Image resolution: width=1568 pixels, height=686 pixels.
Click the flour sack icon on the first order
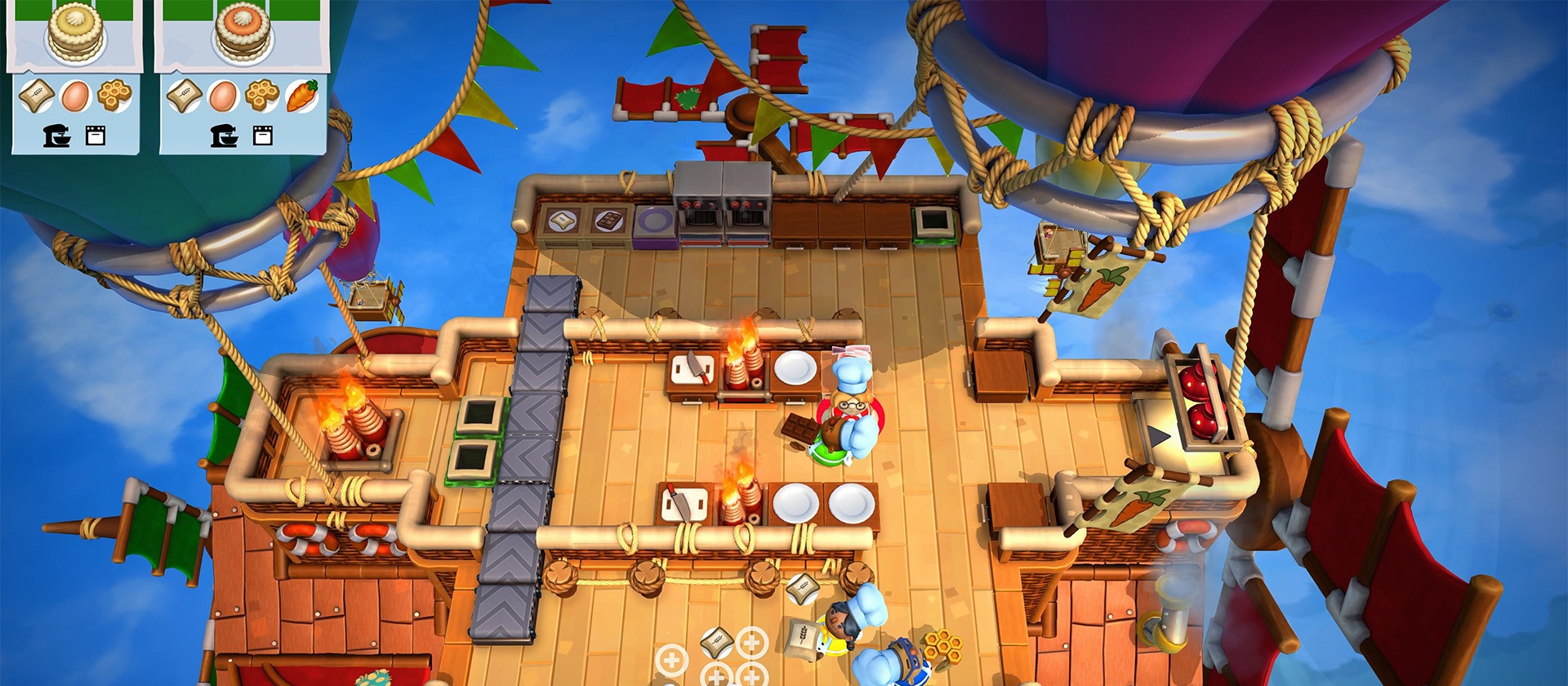click(36, 96)
